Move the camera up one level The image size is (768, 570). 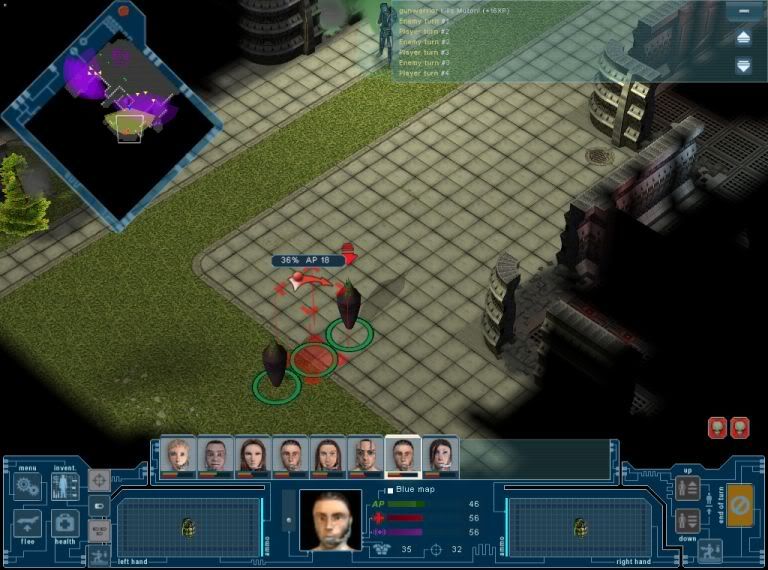tap(687, 488)
